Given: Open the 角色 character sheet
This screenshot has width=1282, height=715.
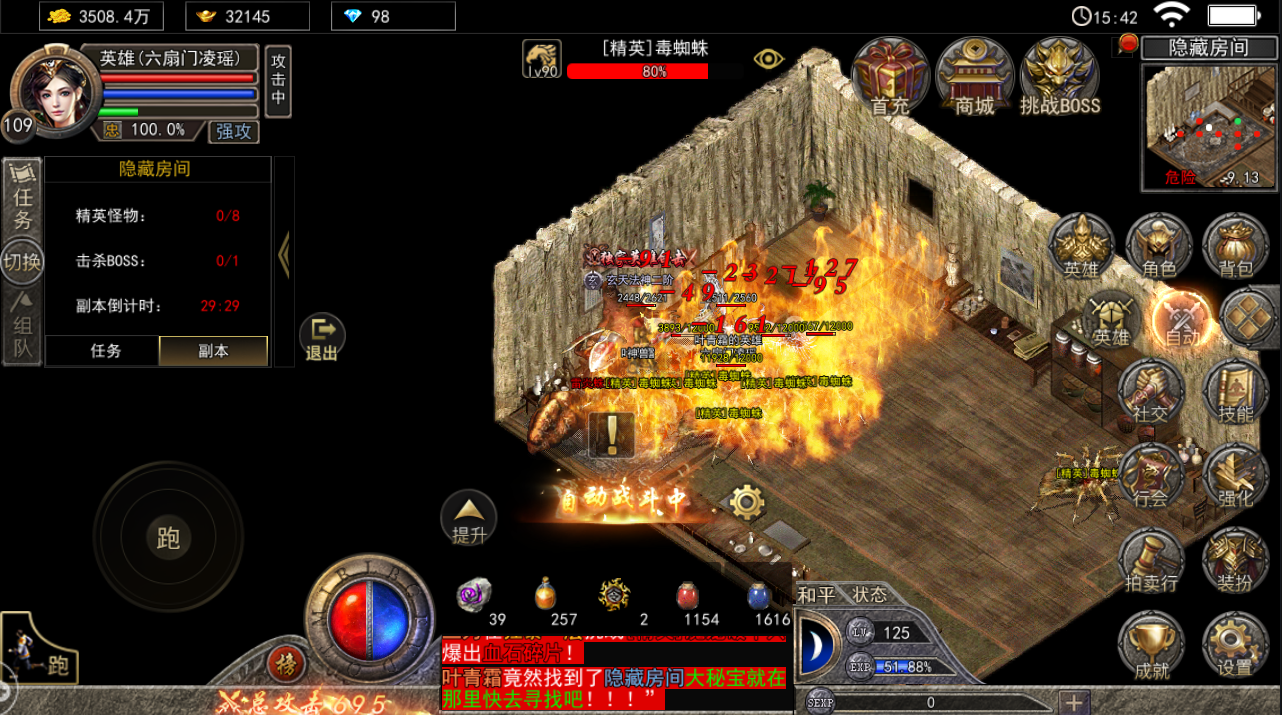Looking at the screenshot, I should coord(1158,245).
